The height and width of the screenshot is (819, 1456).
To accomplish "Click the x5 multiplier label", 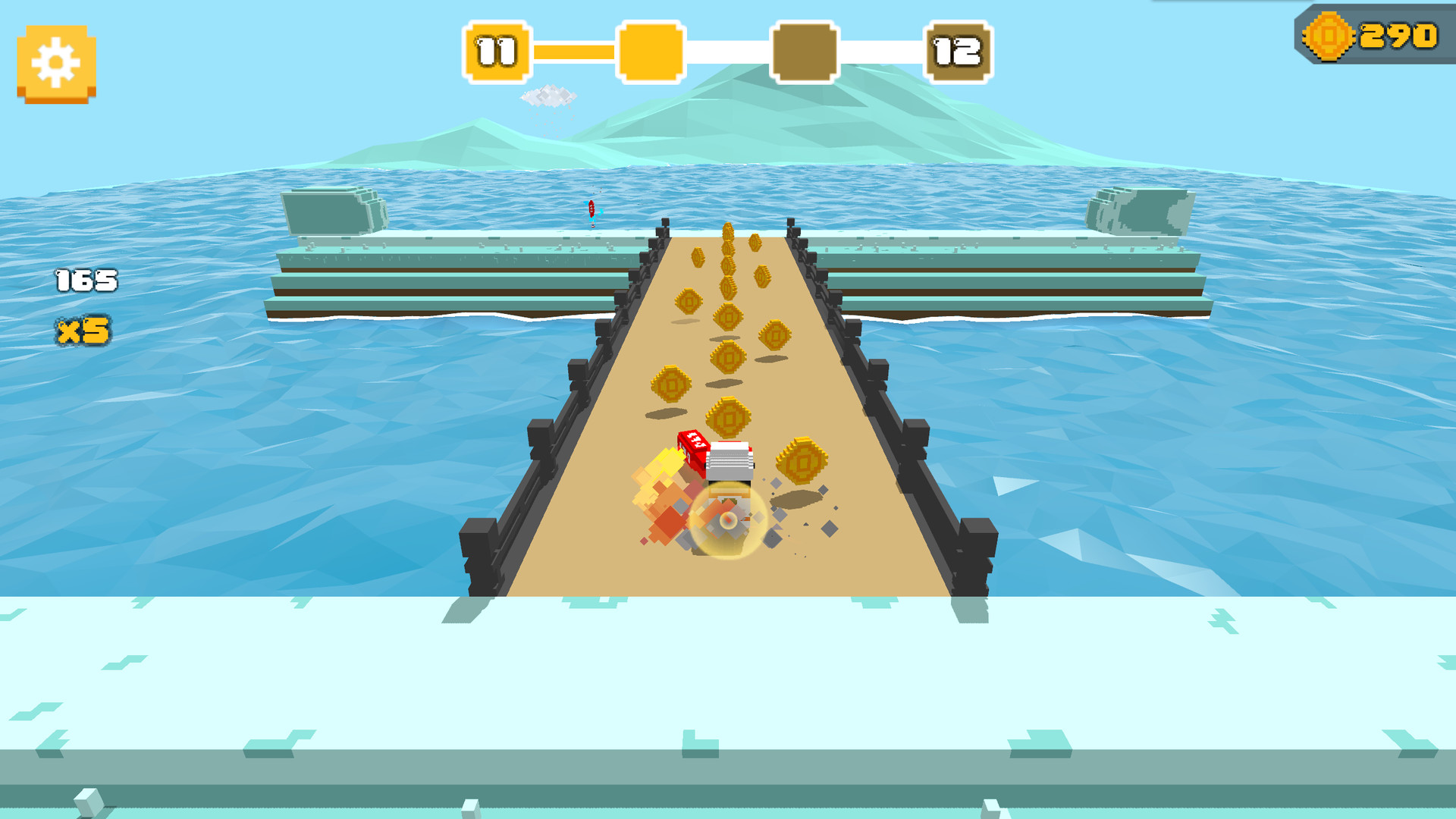I will pyautogui.click(x=83, y=329).
